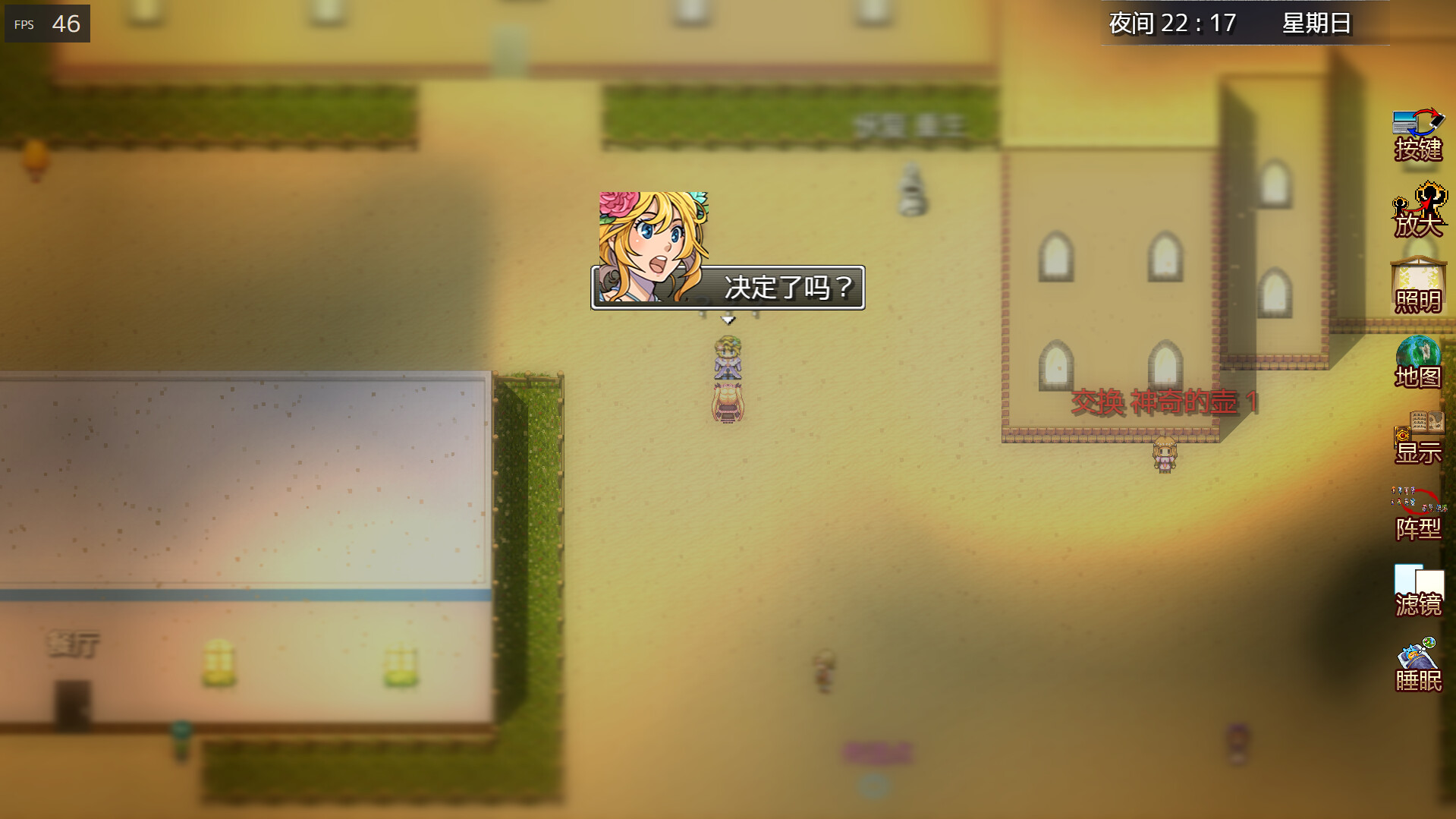Open the 地图 world map

coord(1418,364)
